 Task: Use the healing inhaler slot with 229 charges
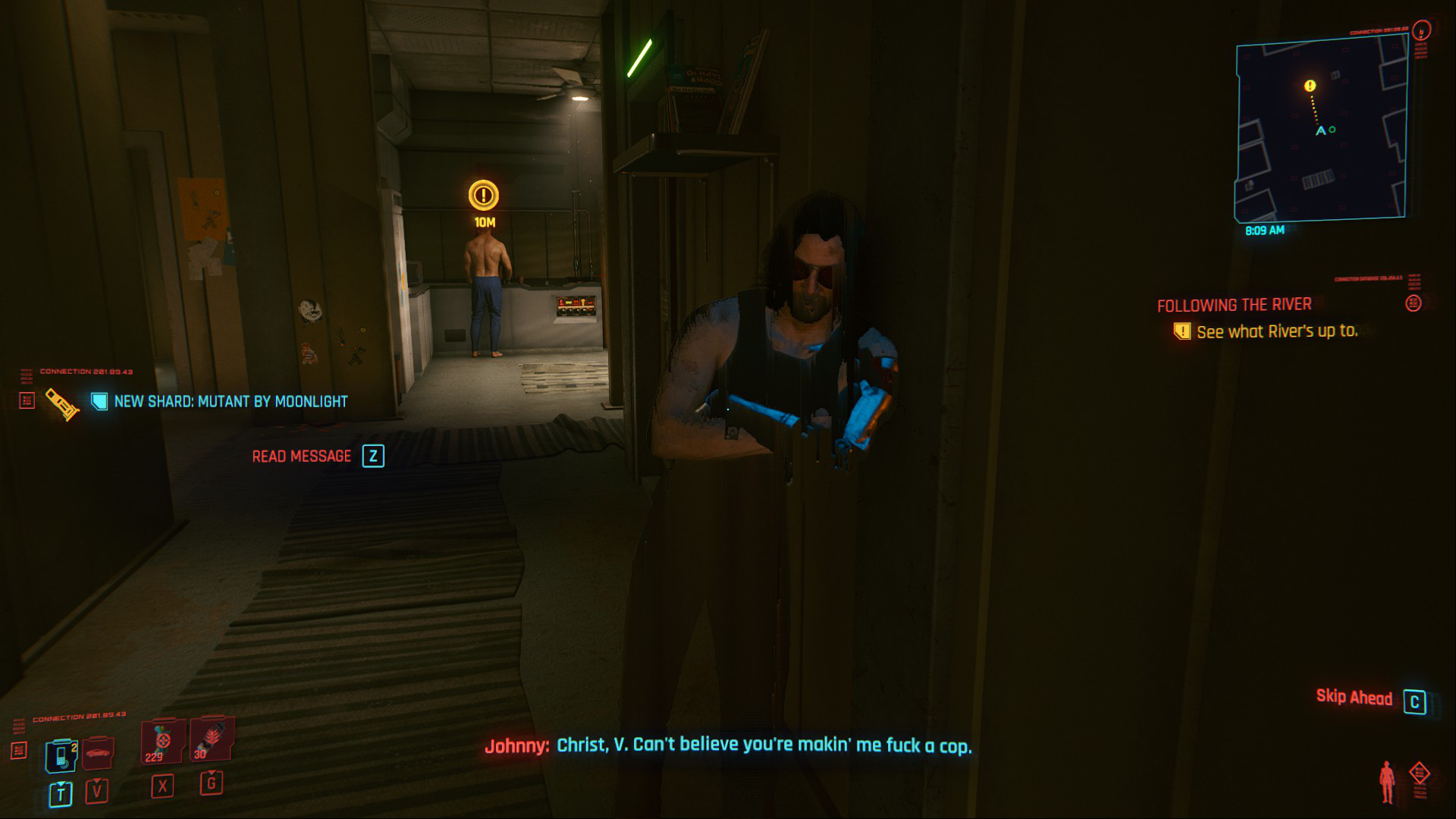coord(162,742)
